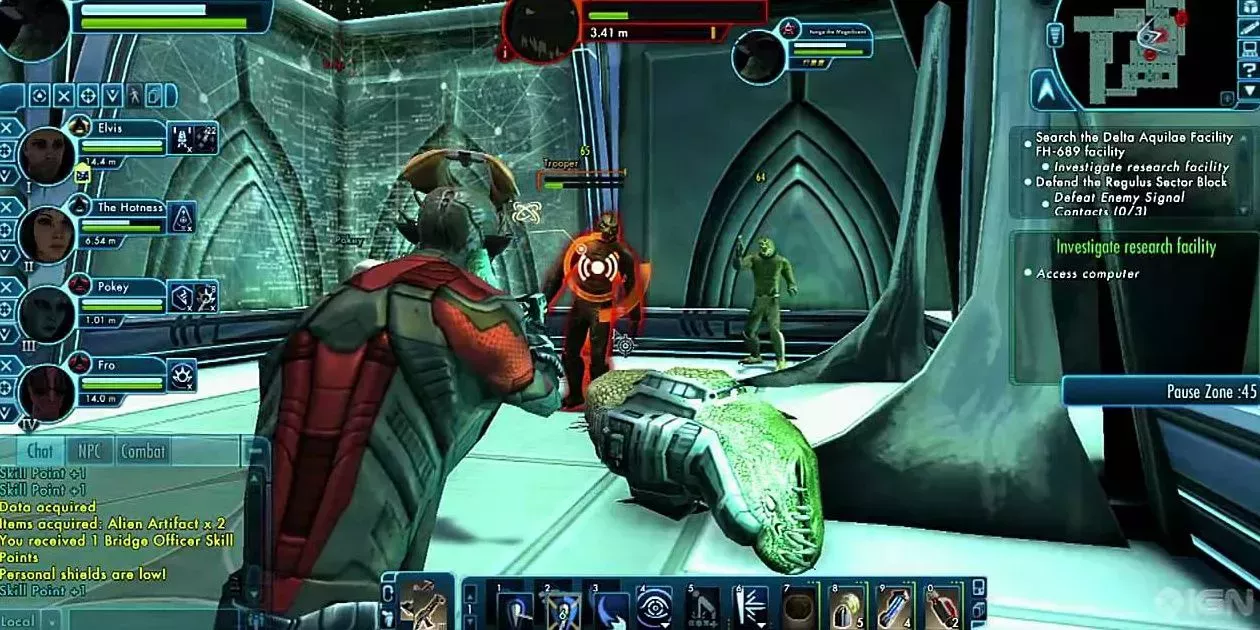1260x630 pixels.
Task: Select Fro's team portrait
Action: [45, 392]
